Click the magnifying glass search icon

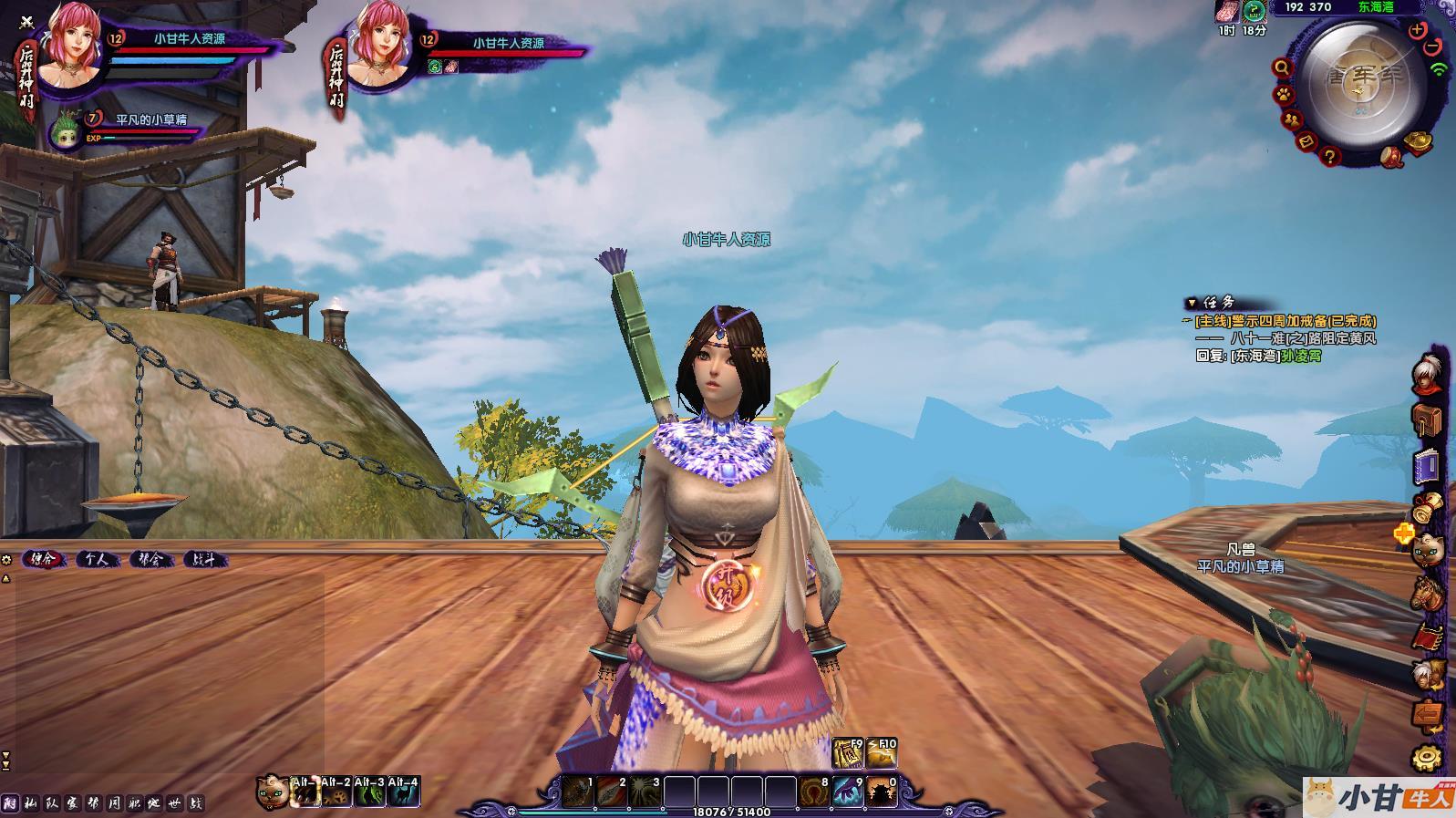point(1282,67)
